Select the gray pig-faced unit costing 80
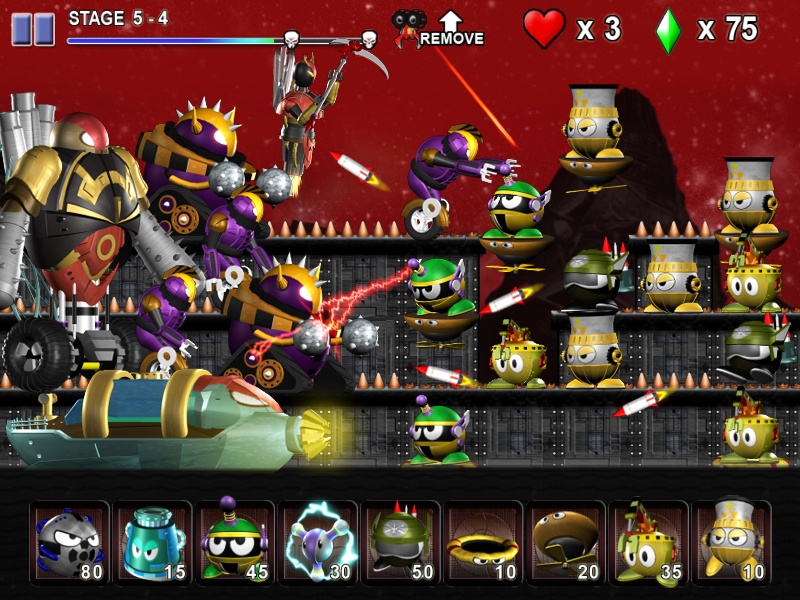 tap(69, 541)
